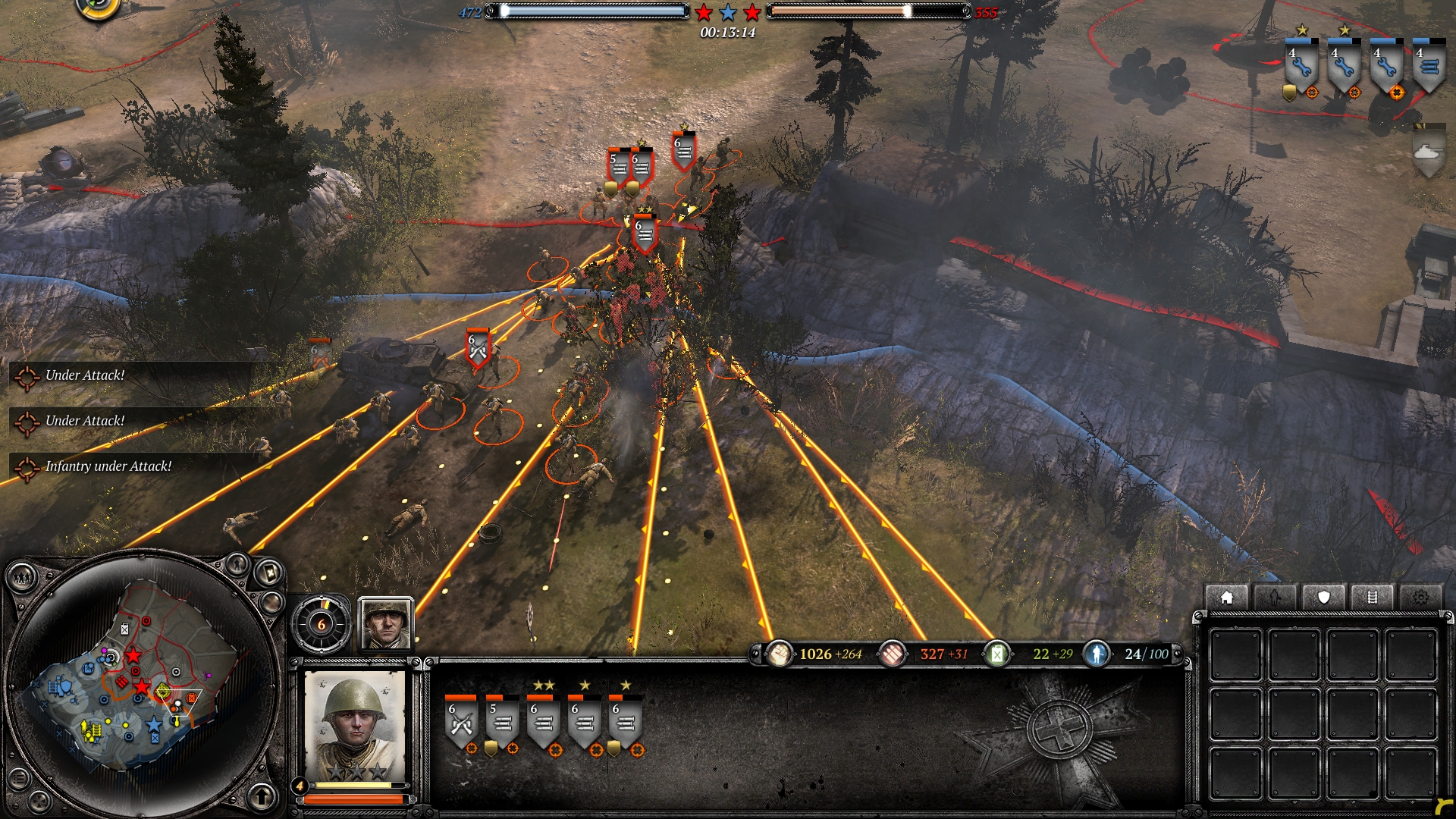Click the list-lines button at minimap's lower left
This screenshot has height=819, width=1456.
[20, 778]
